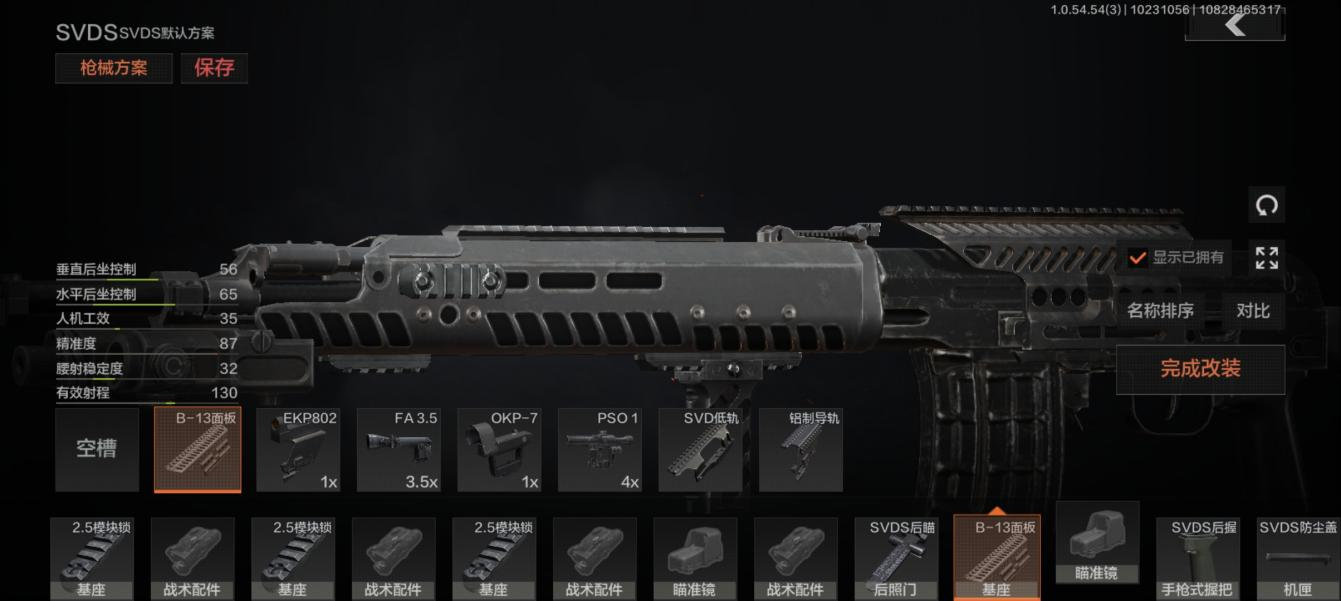1341x601 pixels.
Task: Select the FA 3.5 scope
Action: [399, 450]
